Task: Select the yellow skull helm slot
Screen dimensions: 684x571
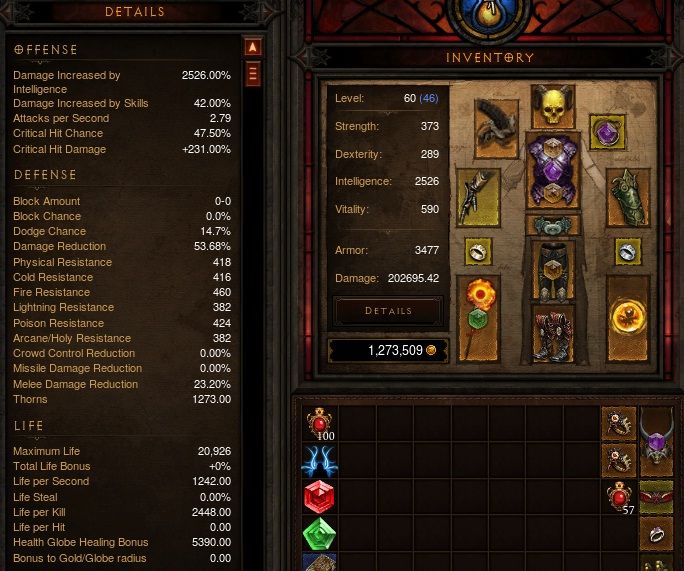Action: tap(552, 106)
